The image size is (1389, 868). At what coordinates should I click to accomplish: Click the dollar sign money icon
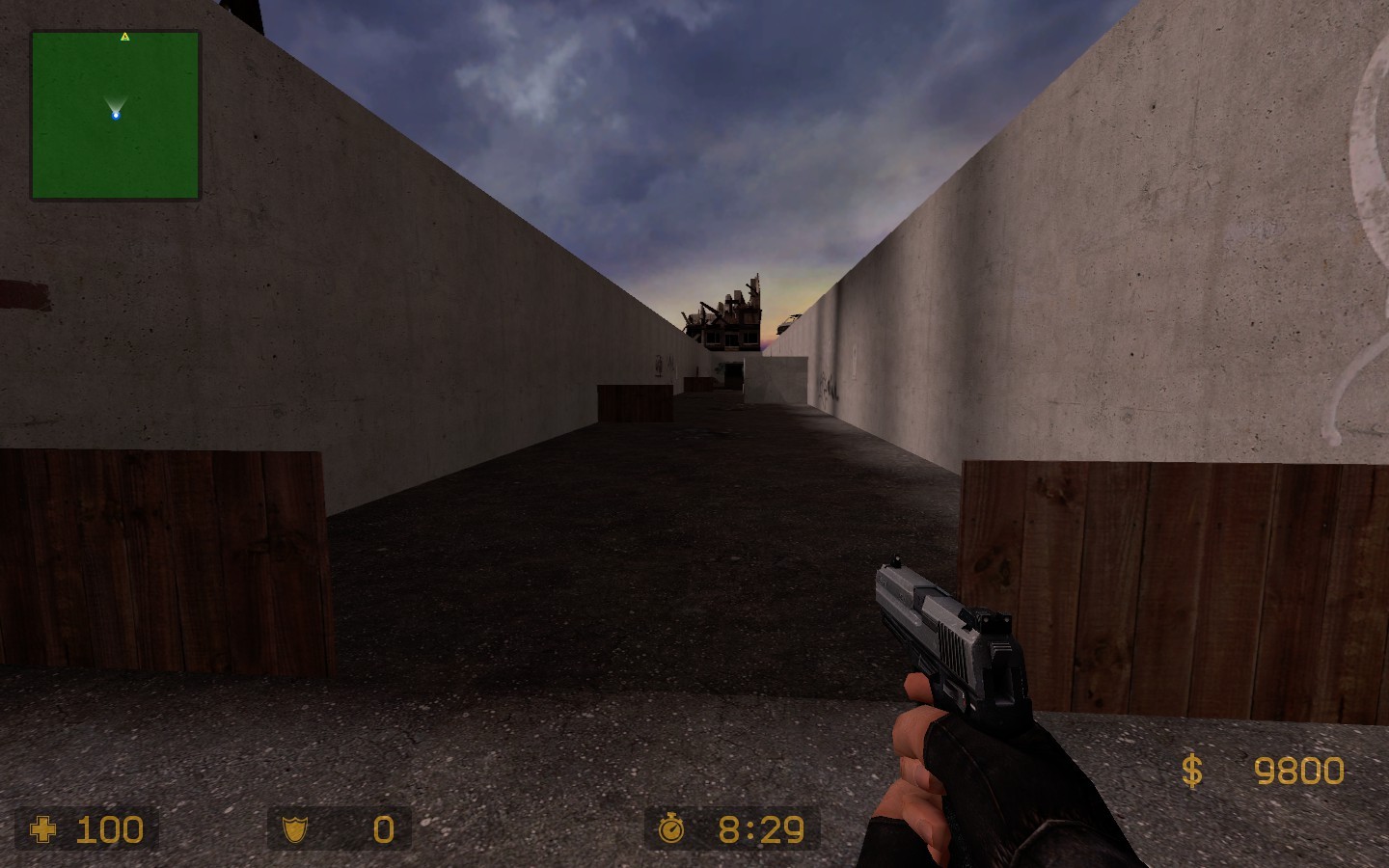pyautogui.click(x=1191, y=770)
